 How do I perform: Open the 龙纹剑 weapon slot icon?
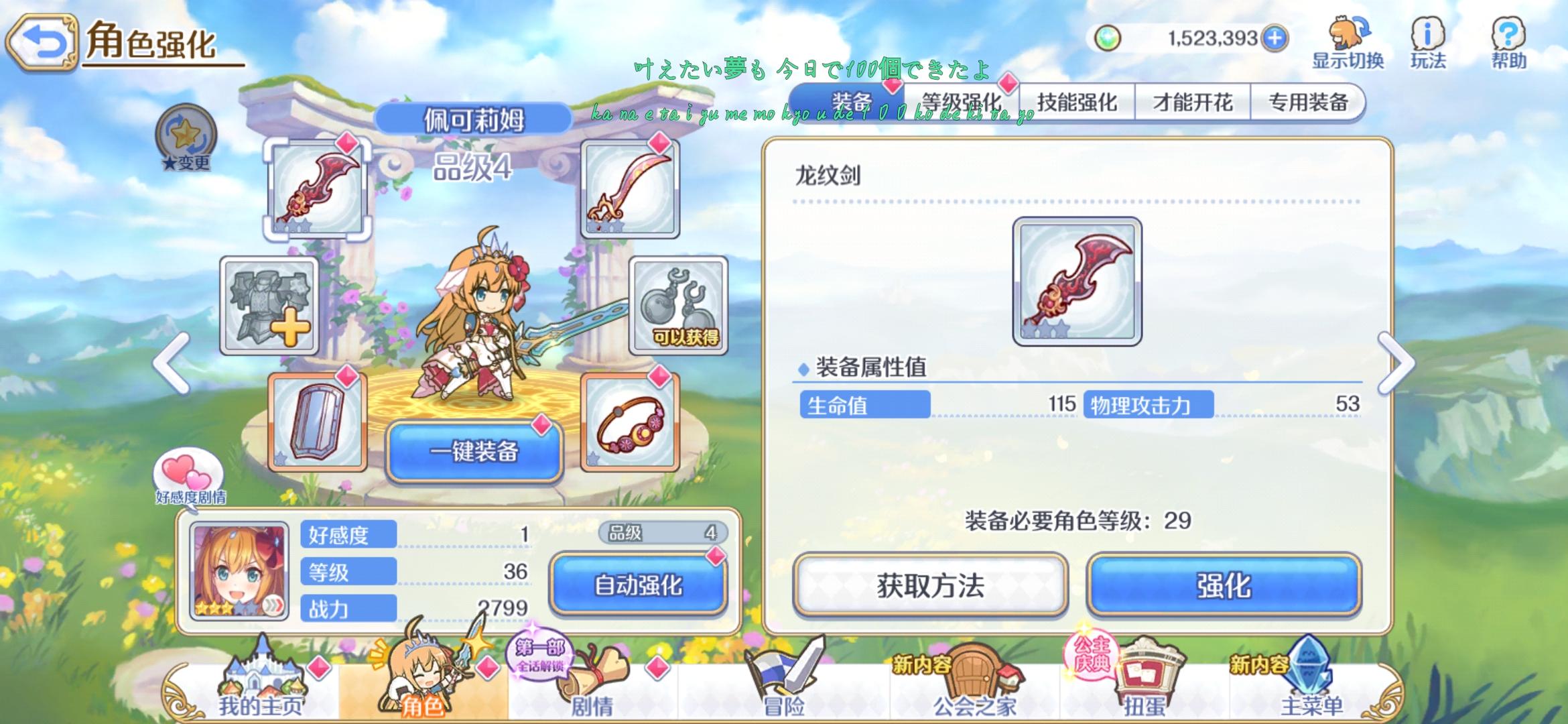point(317,188)
